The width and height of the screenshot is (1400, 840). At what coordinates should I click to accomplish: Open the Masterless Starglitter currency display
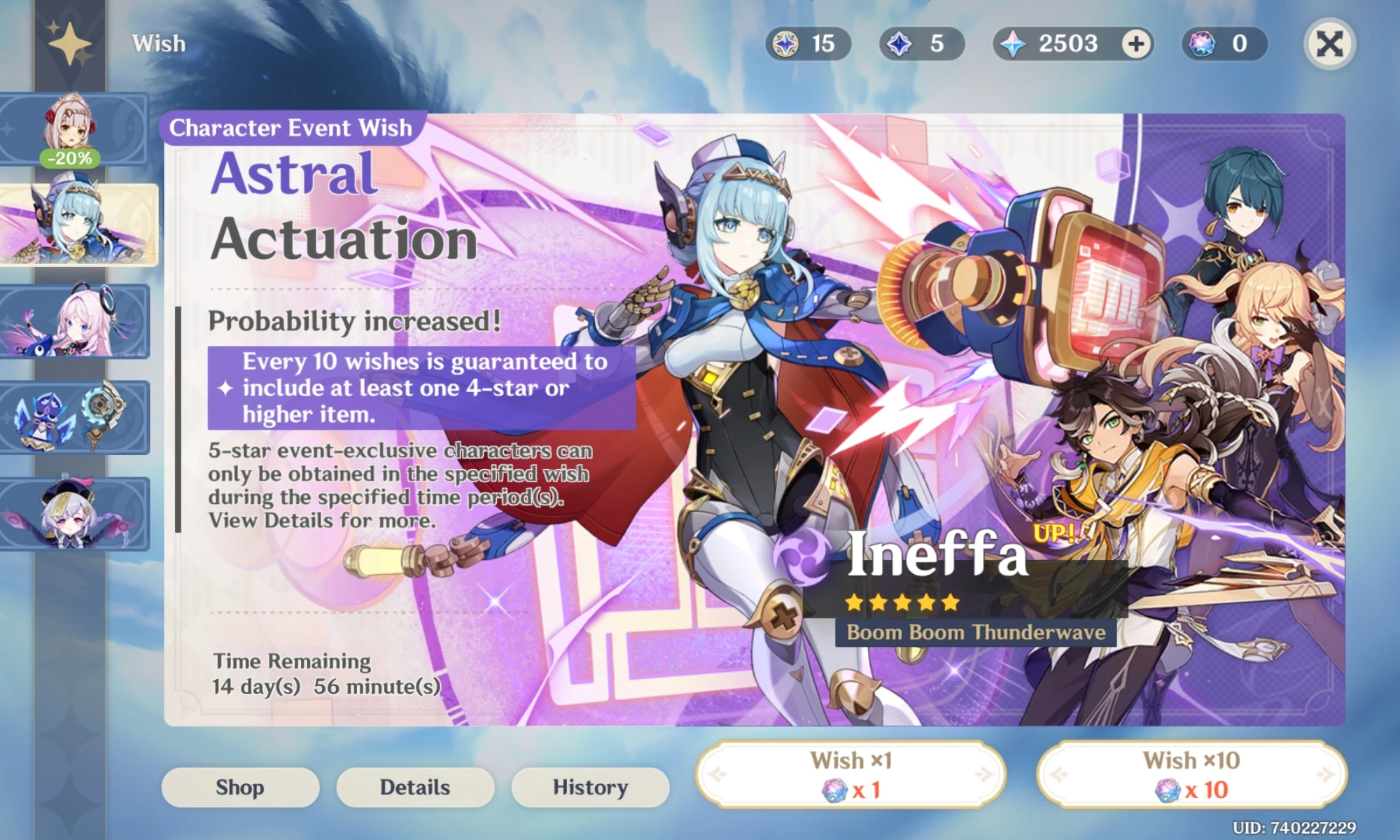(804, 43)
